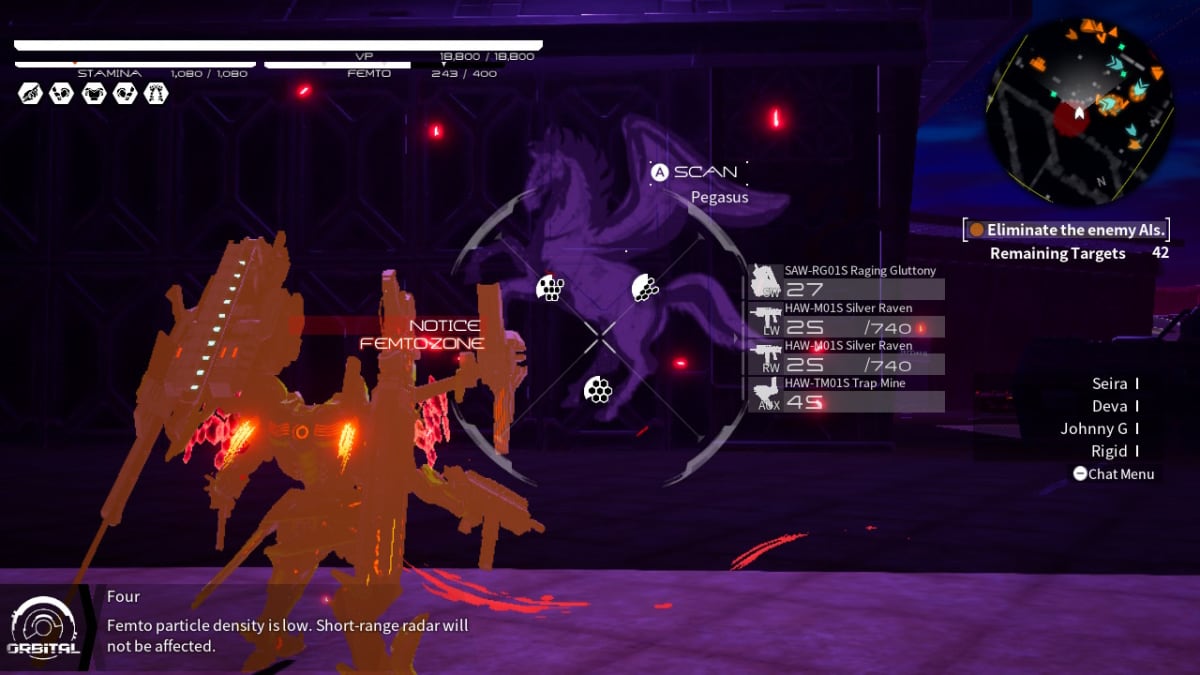Click the Orbital emblem icon

click(43, 625)
